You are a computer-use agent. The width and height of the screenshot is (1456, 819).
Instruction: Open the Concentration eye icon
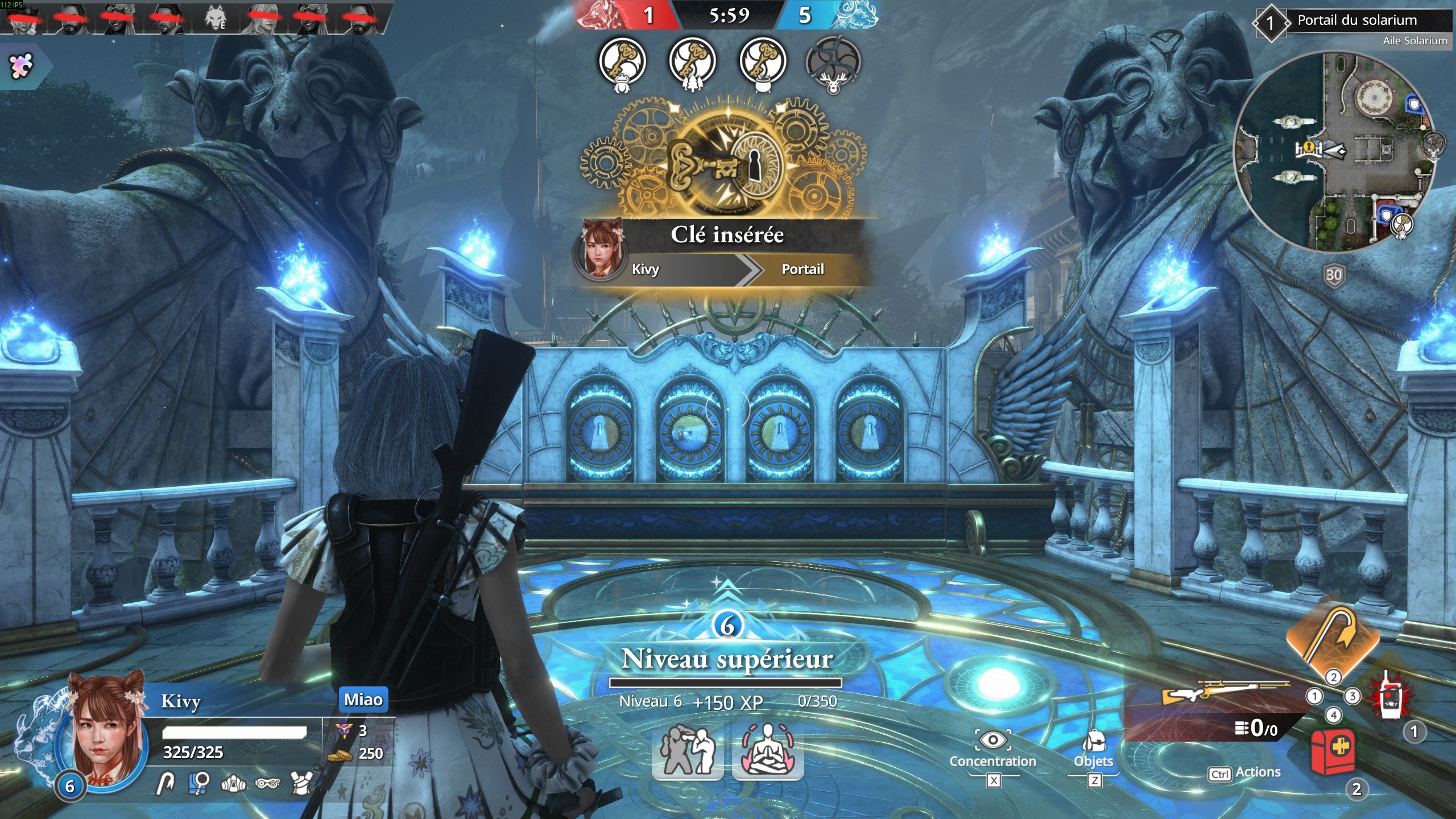(x=992, y=740)
